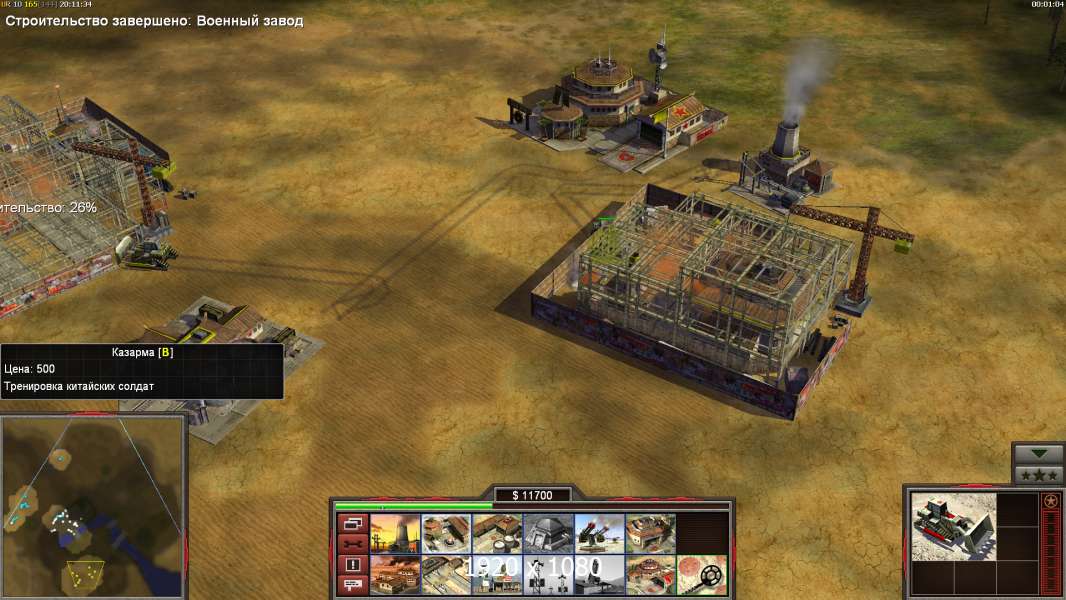Select the Nuclear Reactor build icon
The height and width of the screenshot is (600, 1066).
click(395, 533)
